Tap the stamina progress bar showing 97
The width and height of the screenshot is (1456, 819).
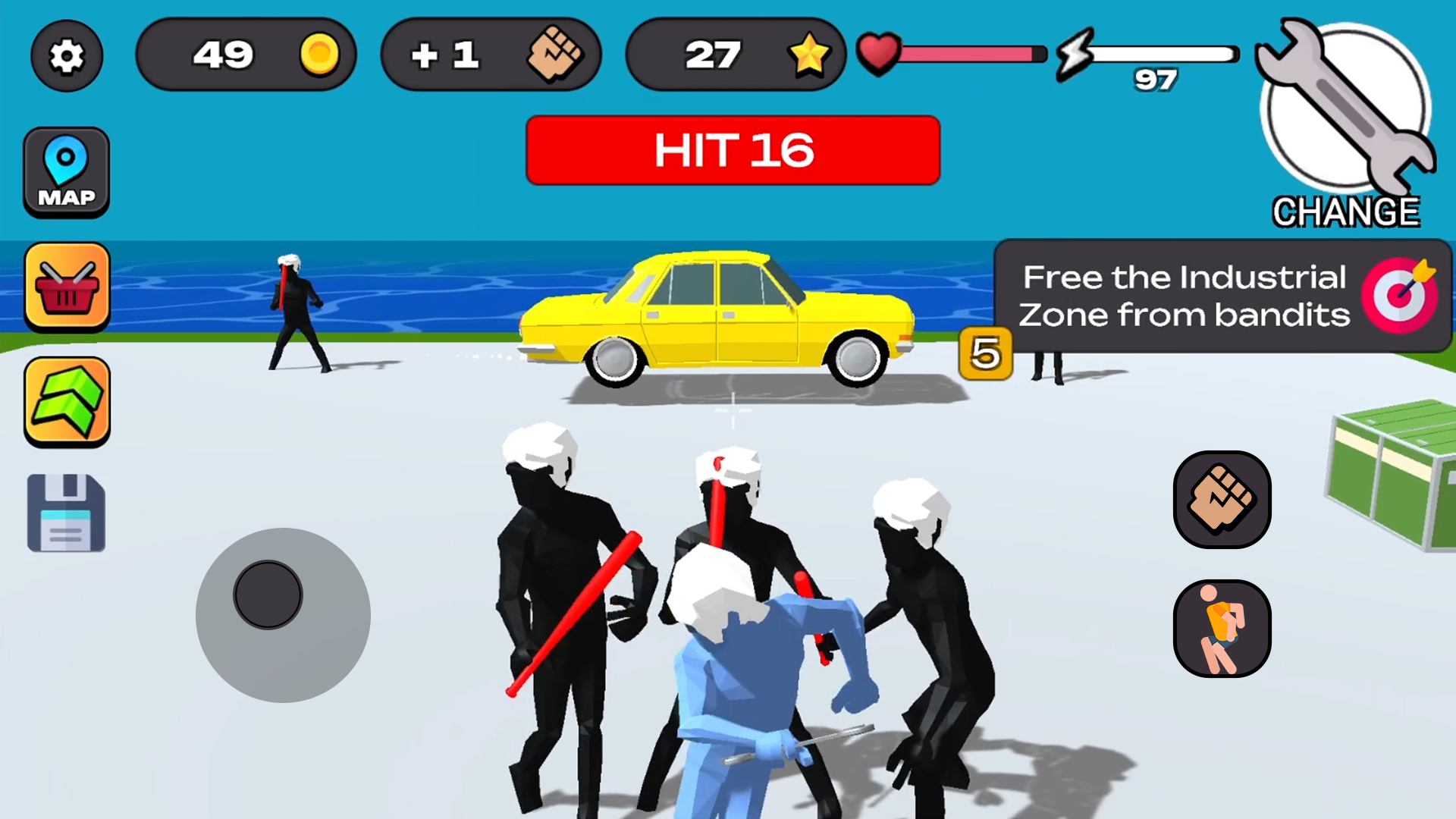click(1164, 54)
